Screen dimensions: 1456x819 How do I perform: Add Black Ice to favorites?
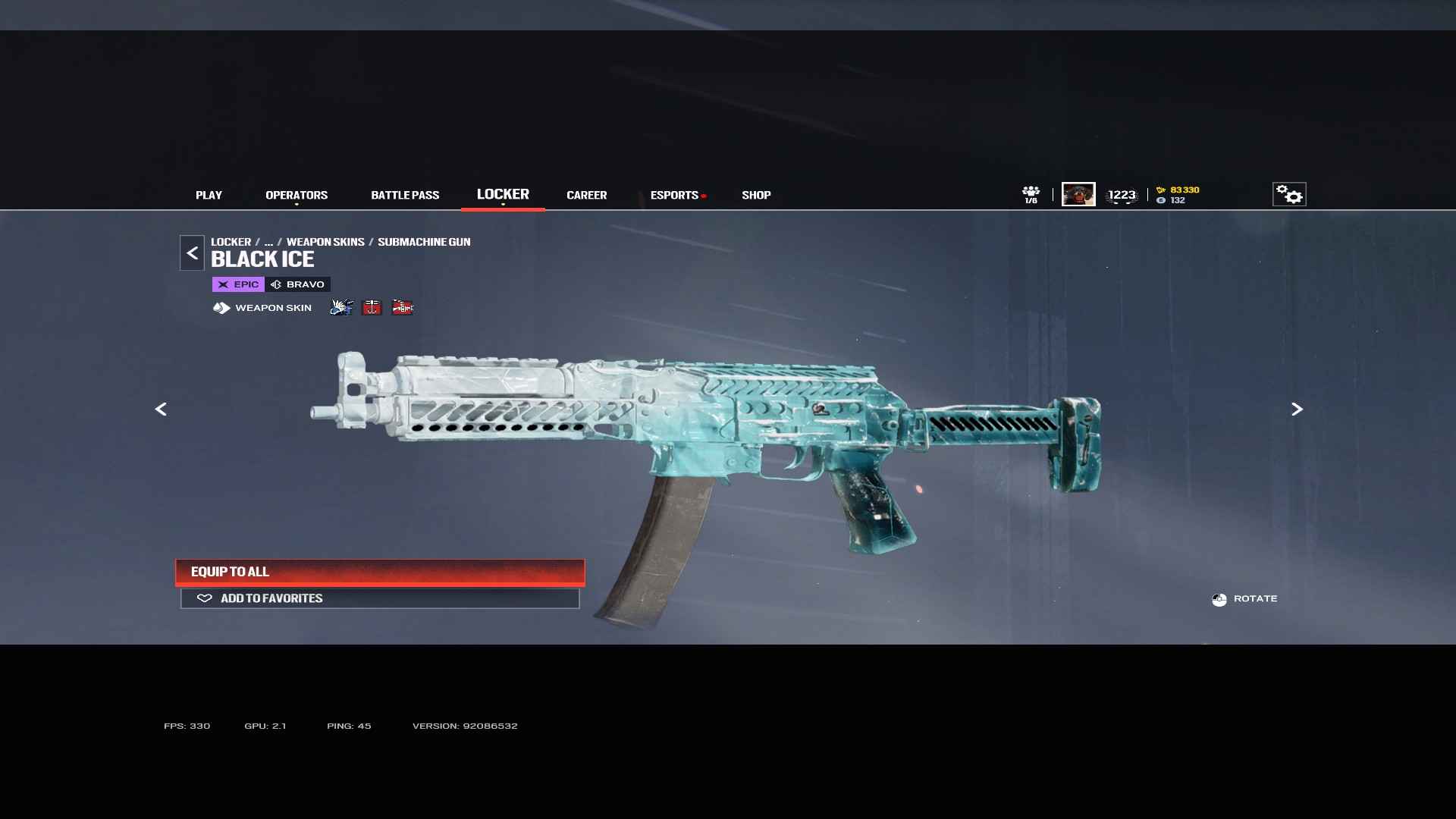click(x=380, y=598)
